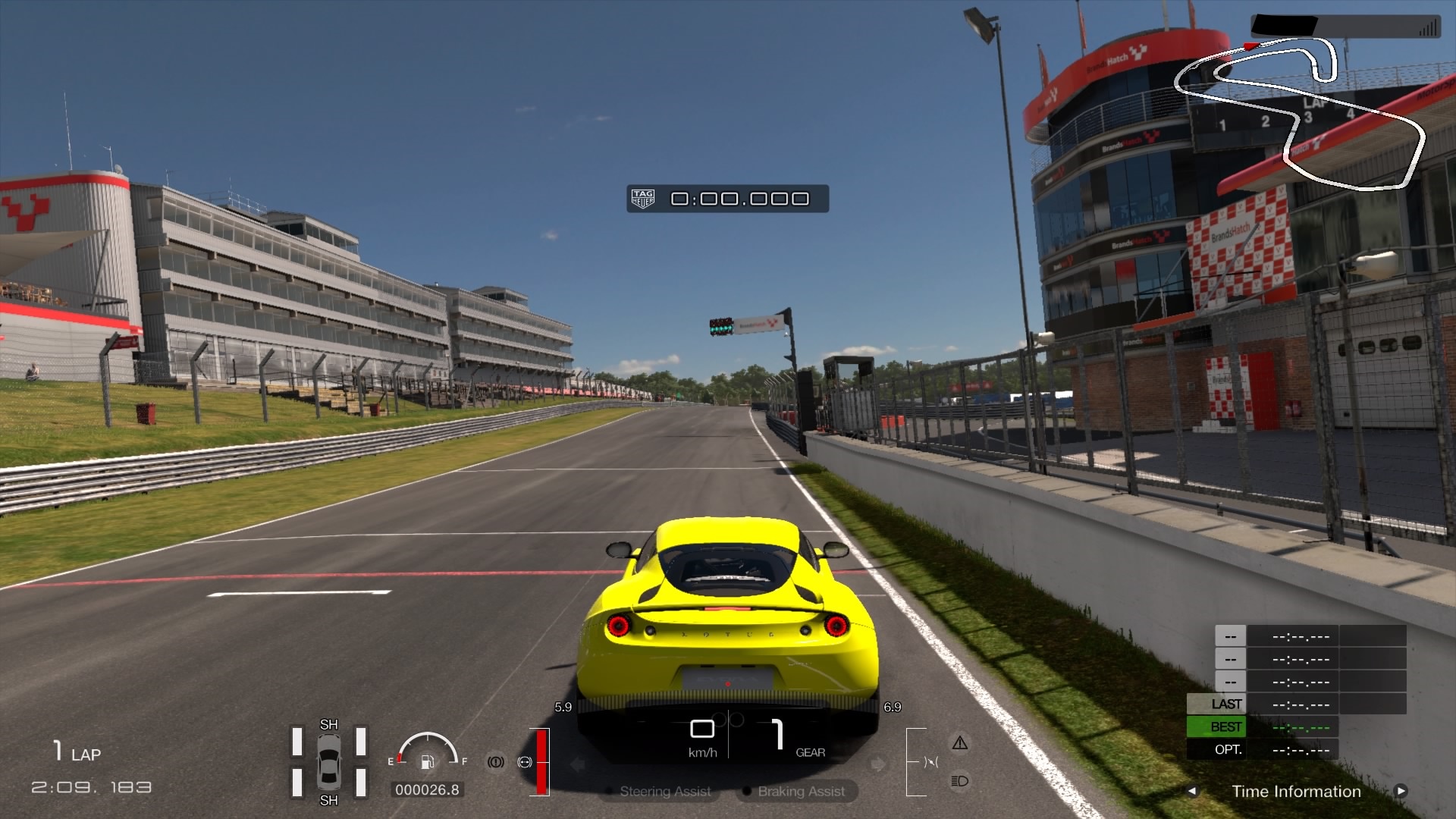Click the hazard warning triangle icon
Screen dimensions: 1456x819
point(960,743)
